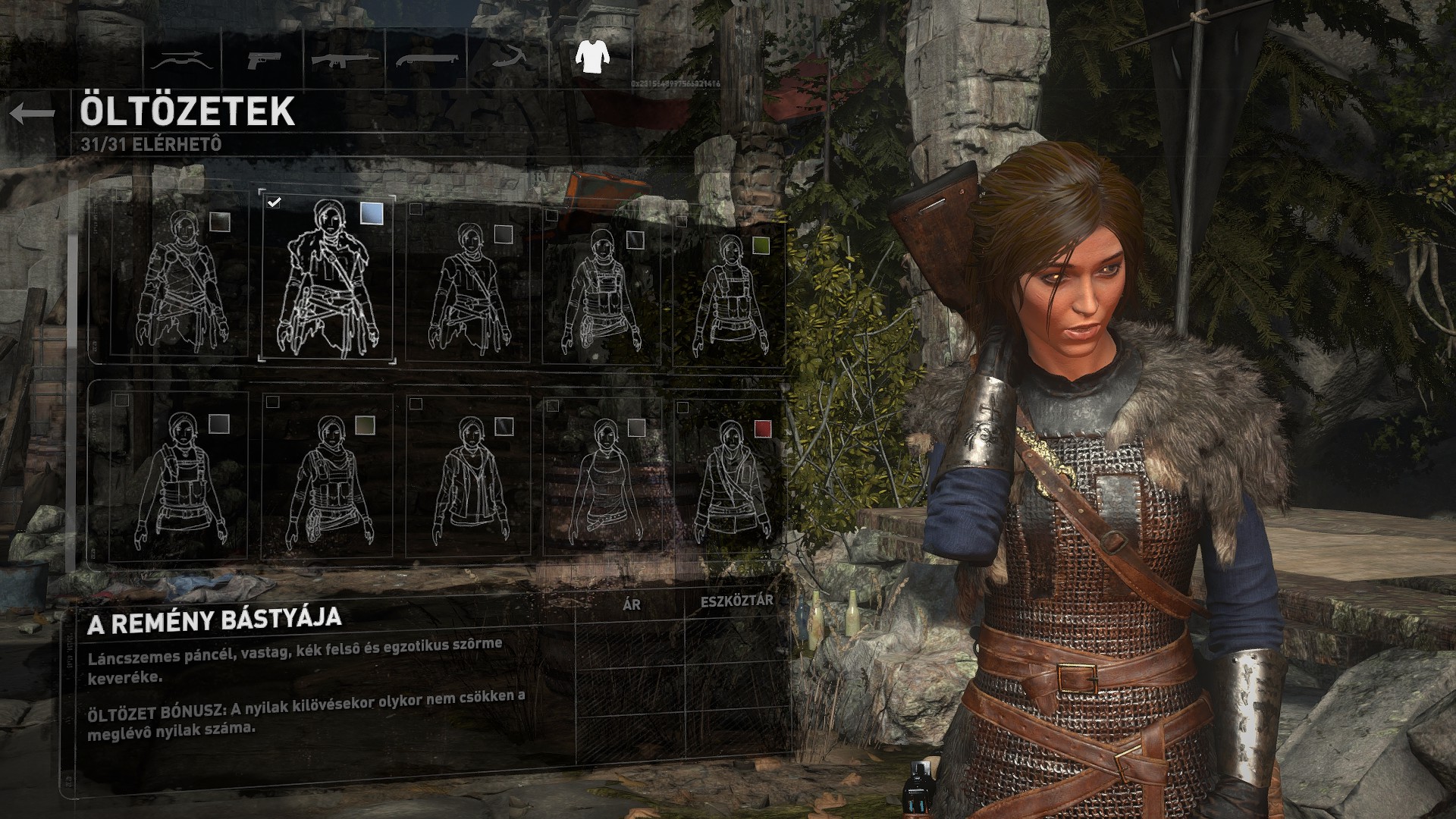Image resolution: width=1456 pixels, height=819 pixels.
Task: Go back using the left arrow
Action: point(33,114)
